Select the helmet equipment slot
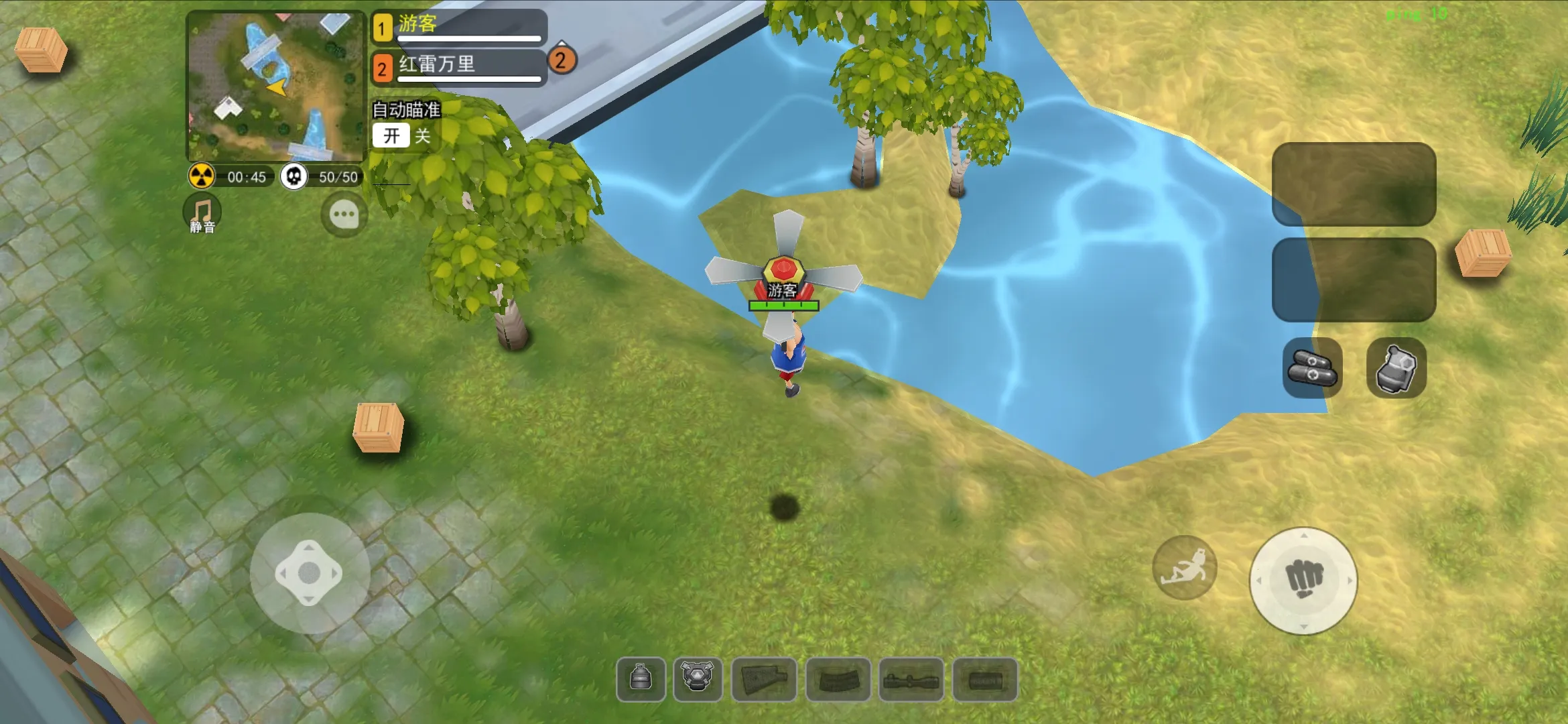 pyautogui.click(x=641, y=679)
